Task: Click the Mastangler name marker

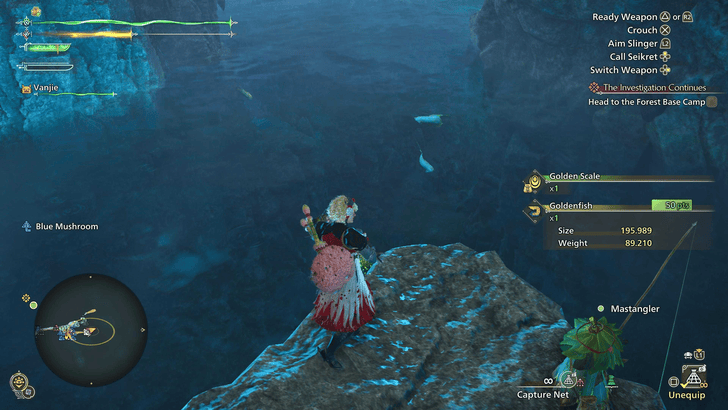Action: (x=634, y=309)
